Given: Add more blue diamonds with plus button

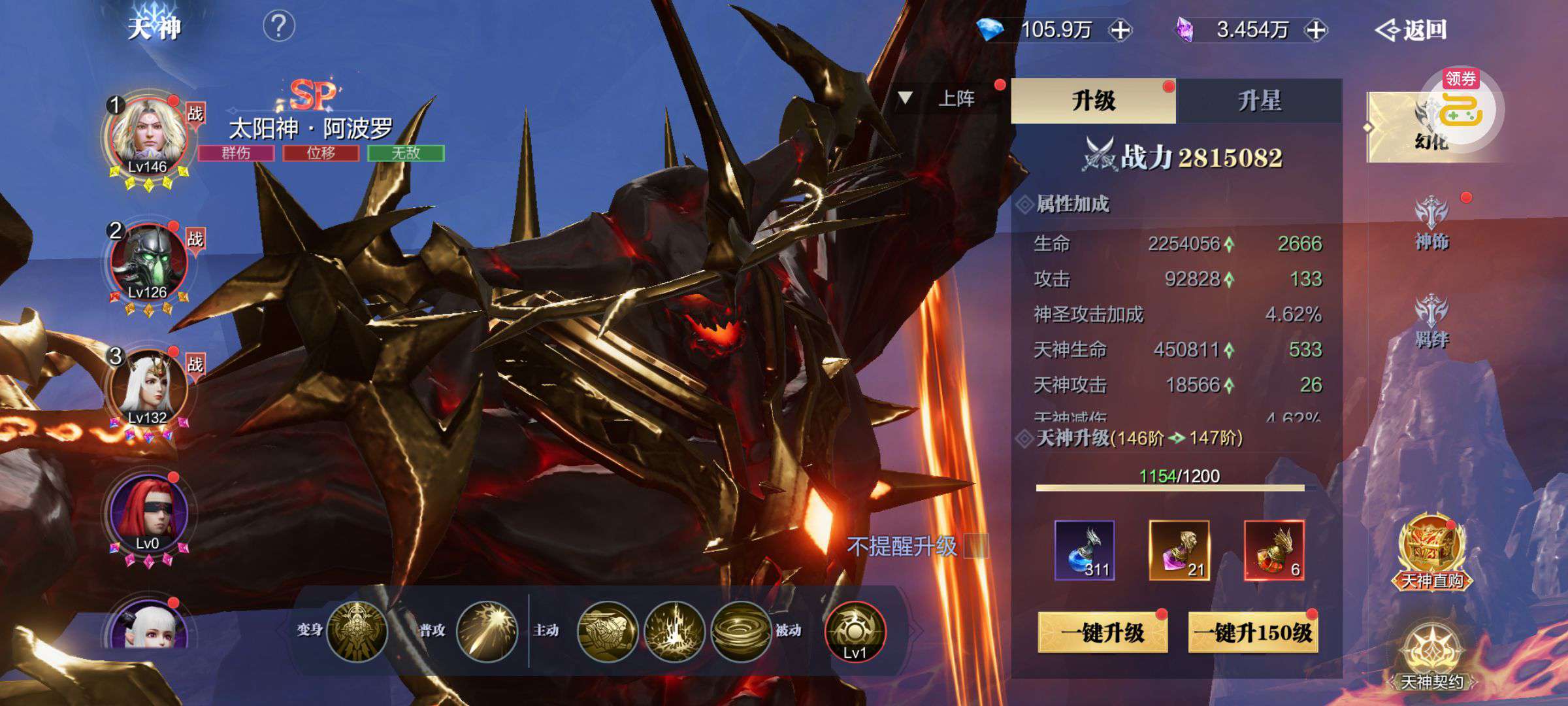Looking at the screenshot, I should [1120, 30].
